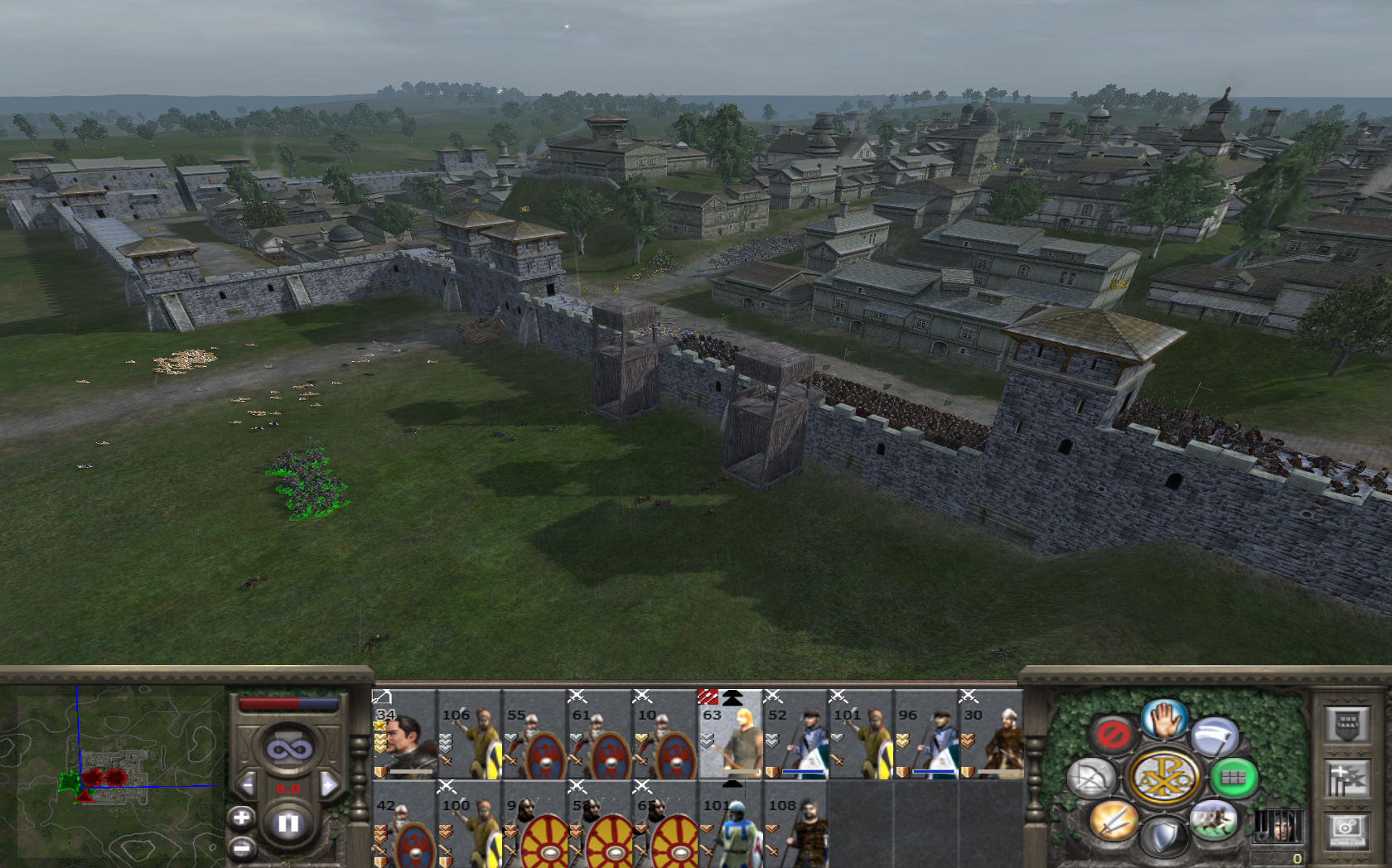This screenshot has height=868, width=1392.
Task: Toggle run mode with the horseman icon
Action: (x=1213, y=820)
